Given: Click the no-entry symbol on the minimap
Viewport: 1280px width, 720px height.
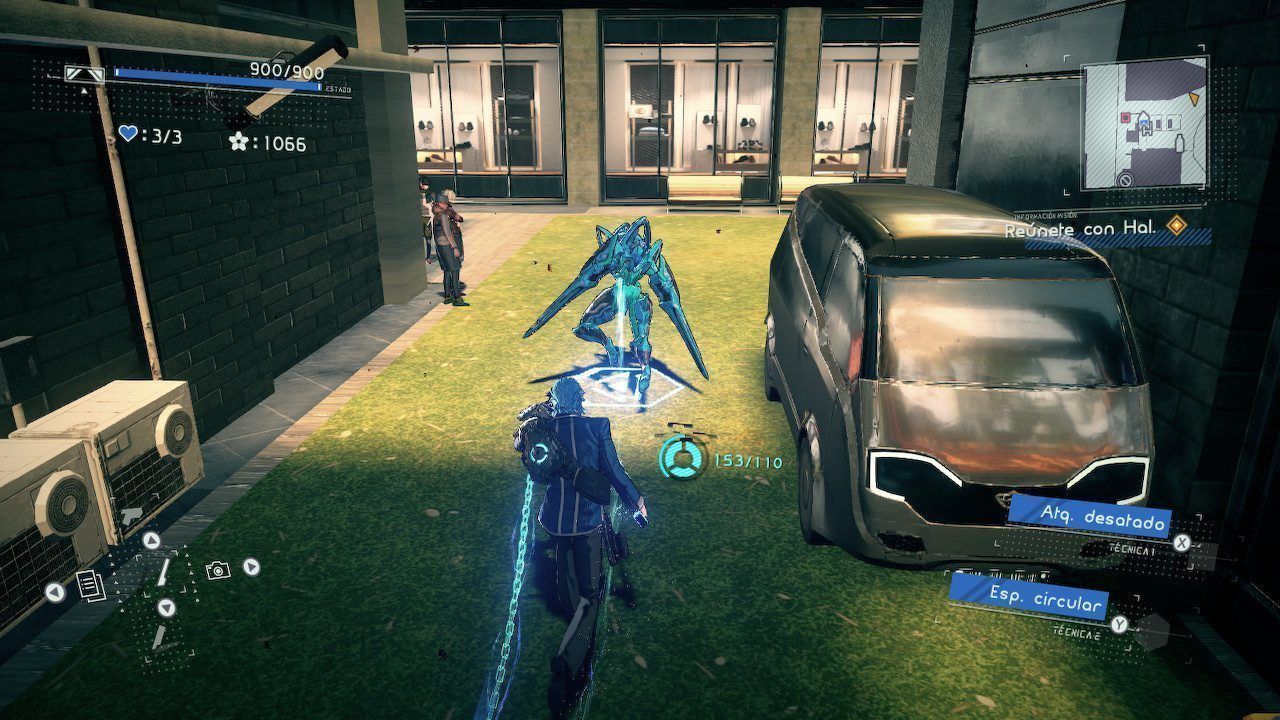Looking at the screenshot, I should tap(1125, 181).
